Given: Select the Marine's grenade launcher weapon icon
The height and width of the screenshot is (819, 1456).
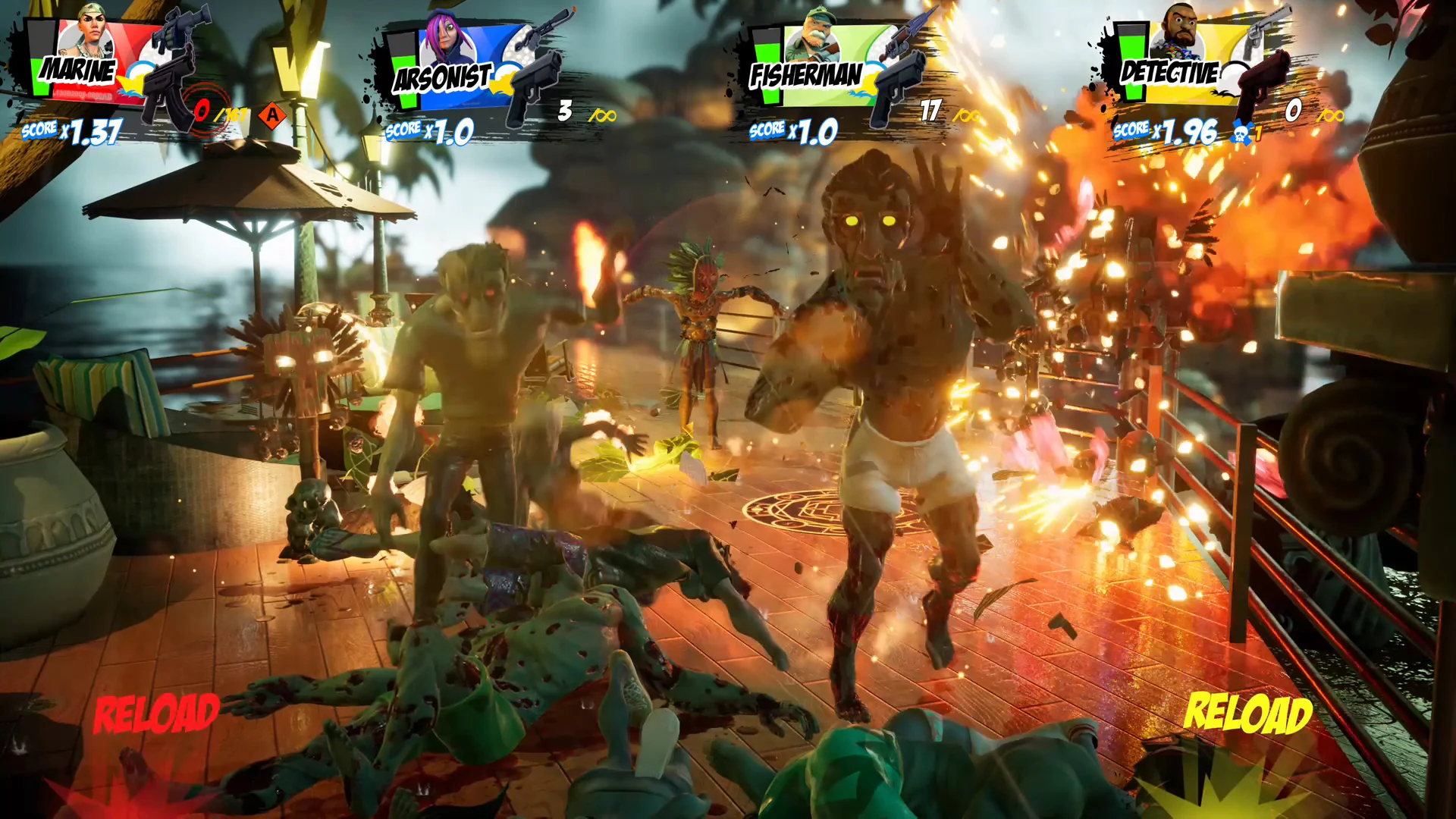Looking at the screenshot, I should [182, 24].
